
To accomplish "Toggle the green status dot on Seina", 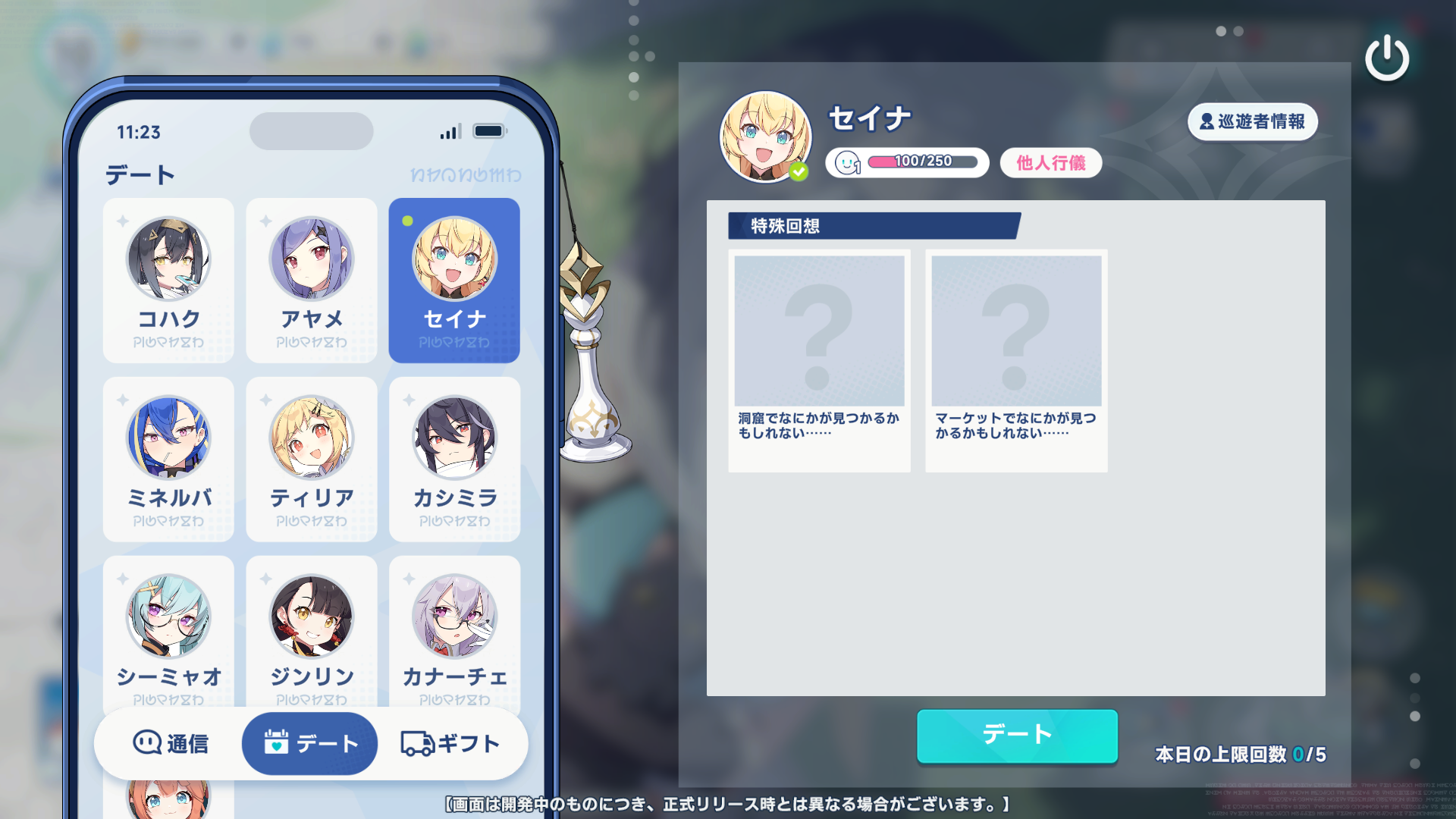I will 408,219.
